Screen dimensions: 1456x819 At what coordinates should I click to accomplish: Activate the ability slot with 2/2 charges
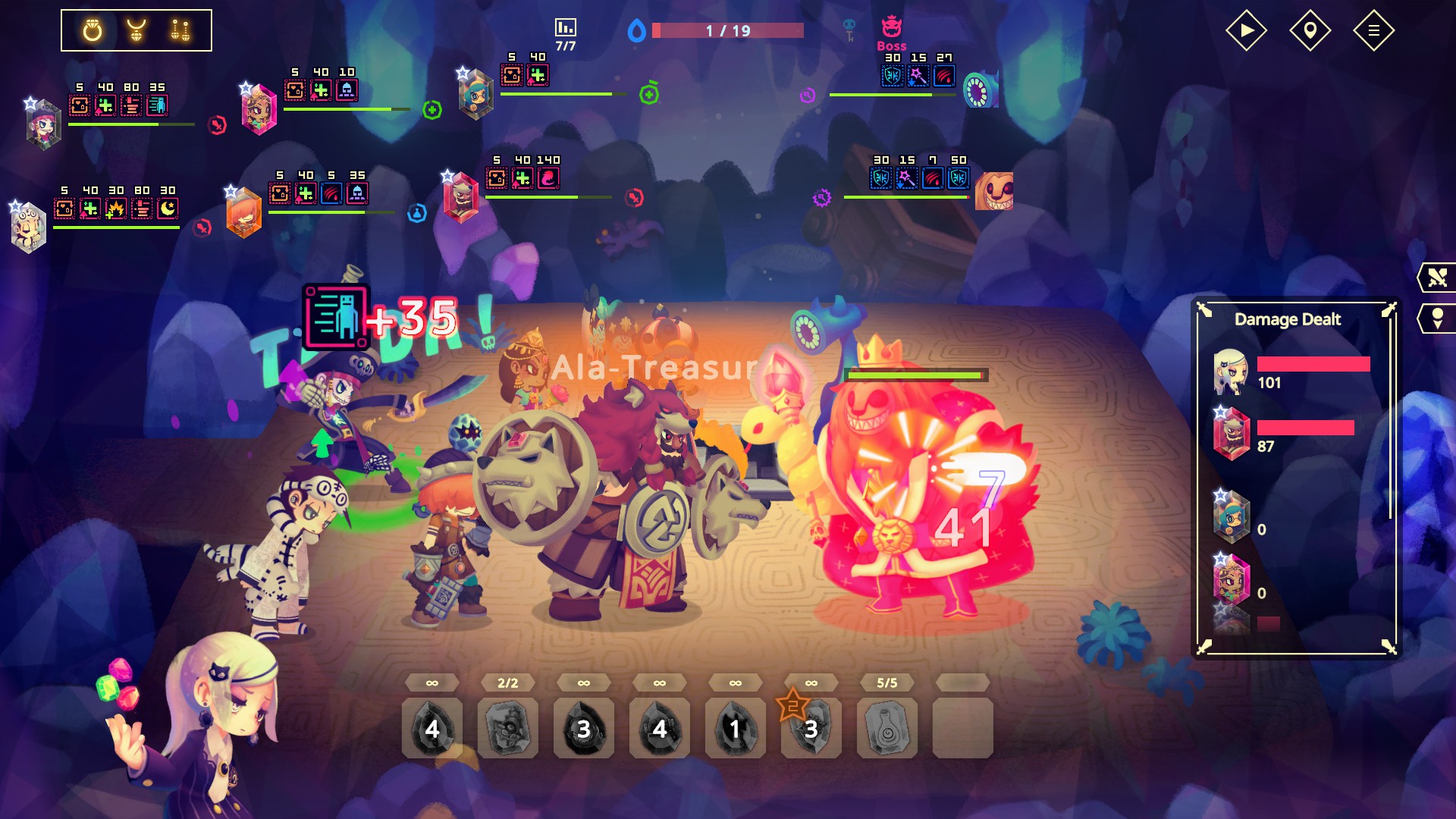coord(507,729)
